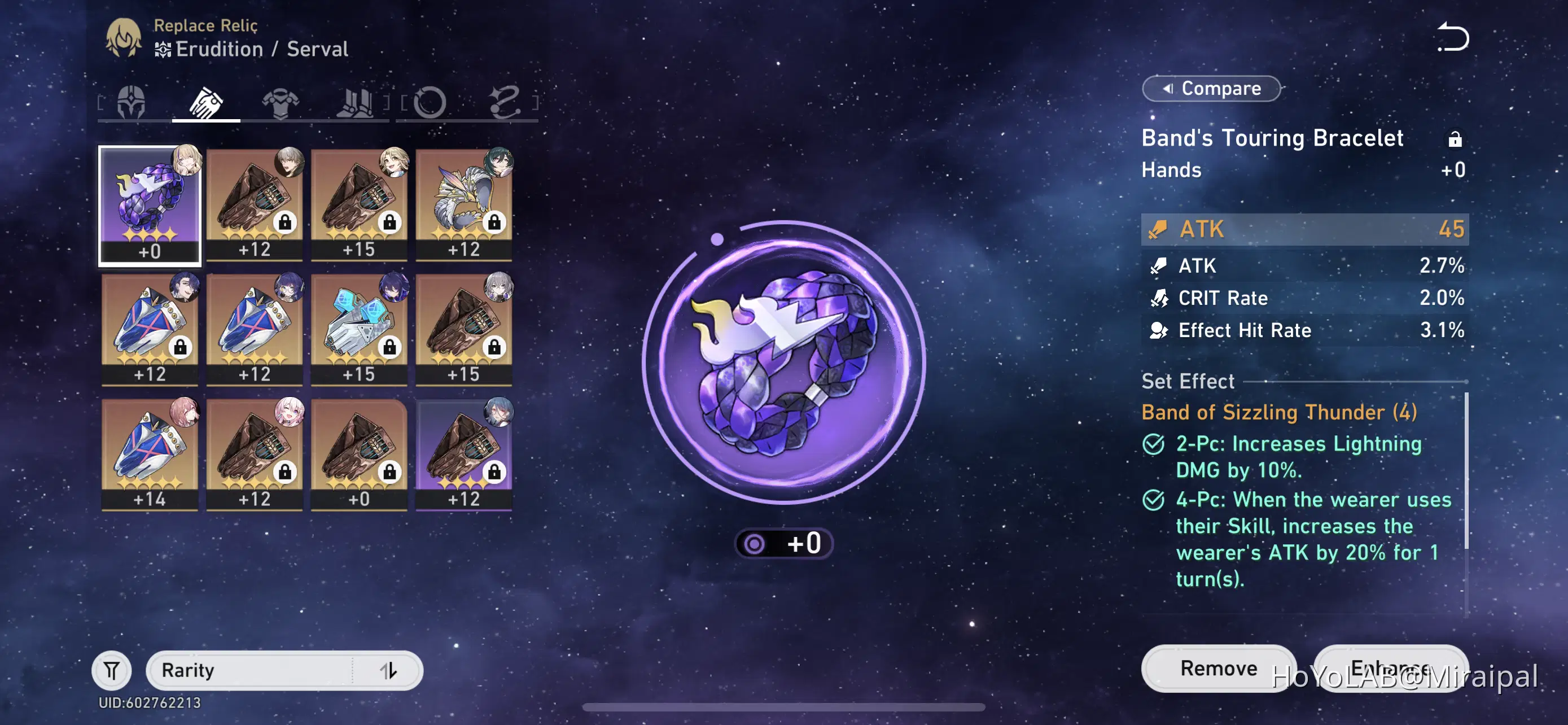The width and height of the screenshot is (1568, 725).
Task: Switch to the Body armor tab
Action: pos(280,102)
